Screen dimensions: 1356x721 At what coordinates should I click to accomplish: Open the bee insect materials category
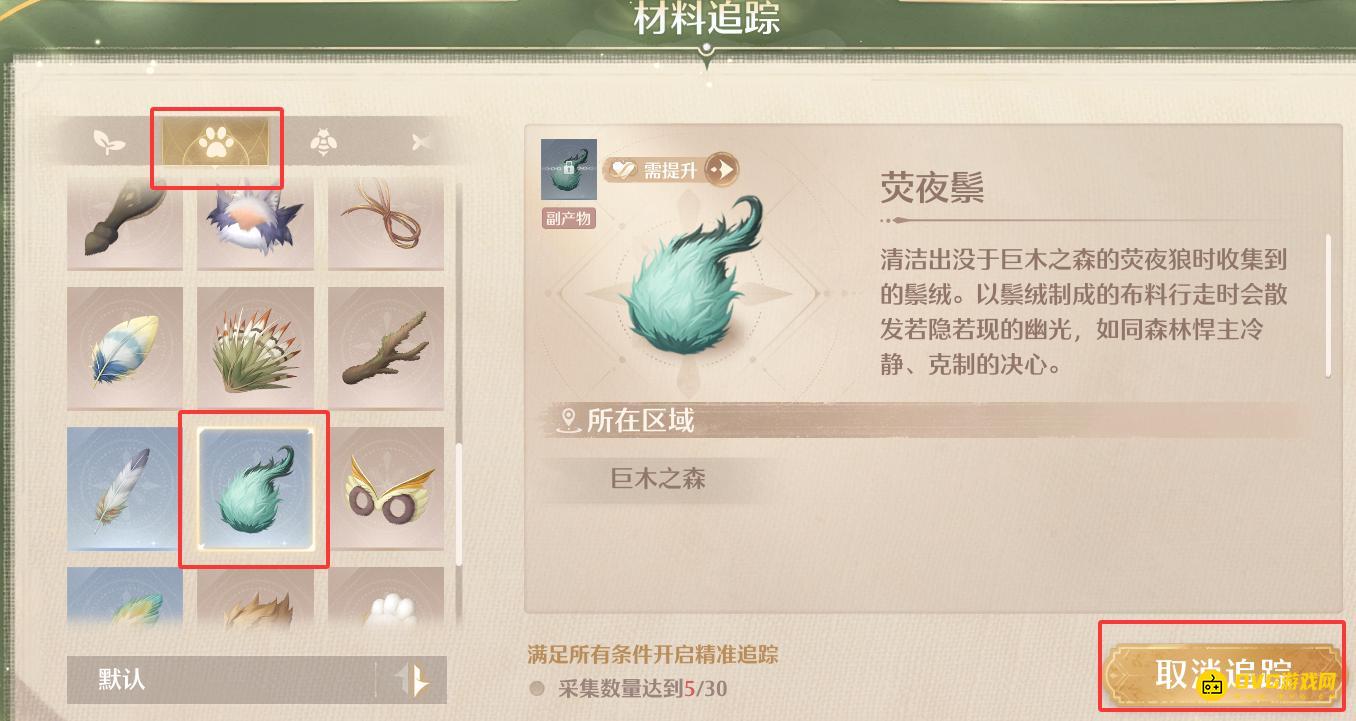[324, 141]
